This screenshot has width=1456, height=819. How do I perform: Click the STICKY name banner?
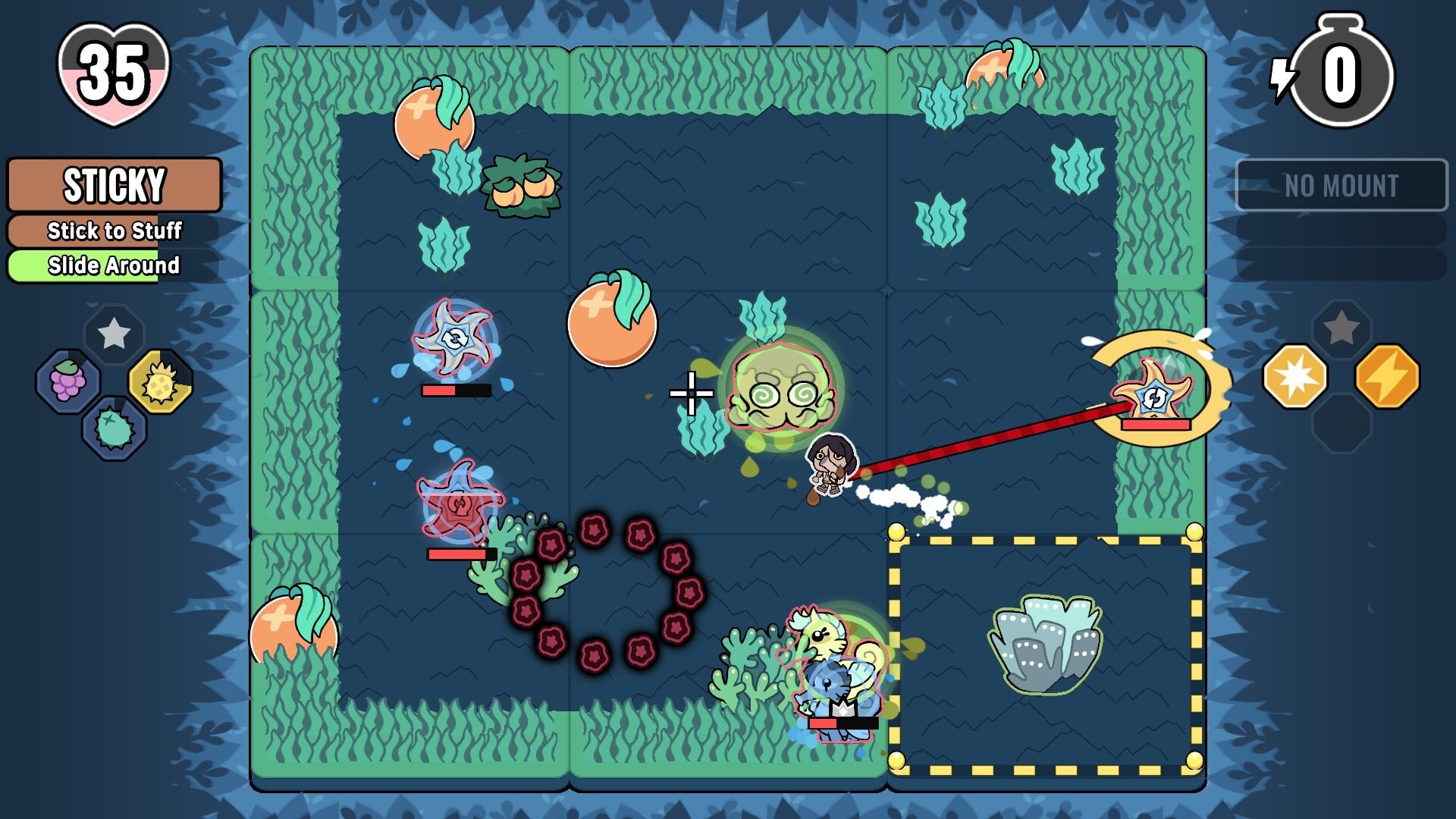click(x=114, y=184)
